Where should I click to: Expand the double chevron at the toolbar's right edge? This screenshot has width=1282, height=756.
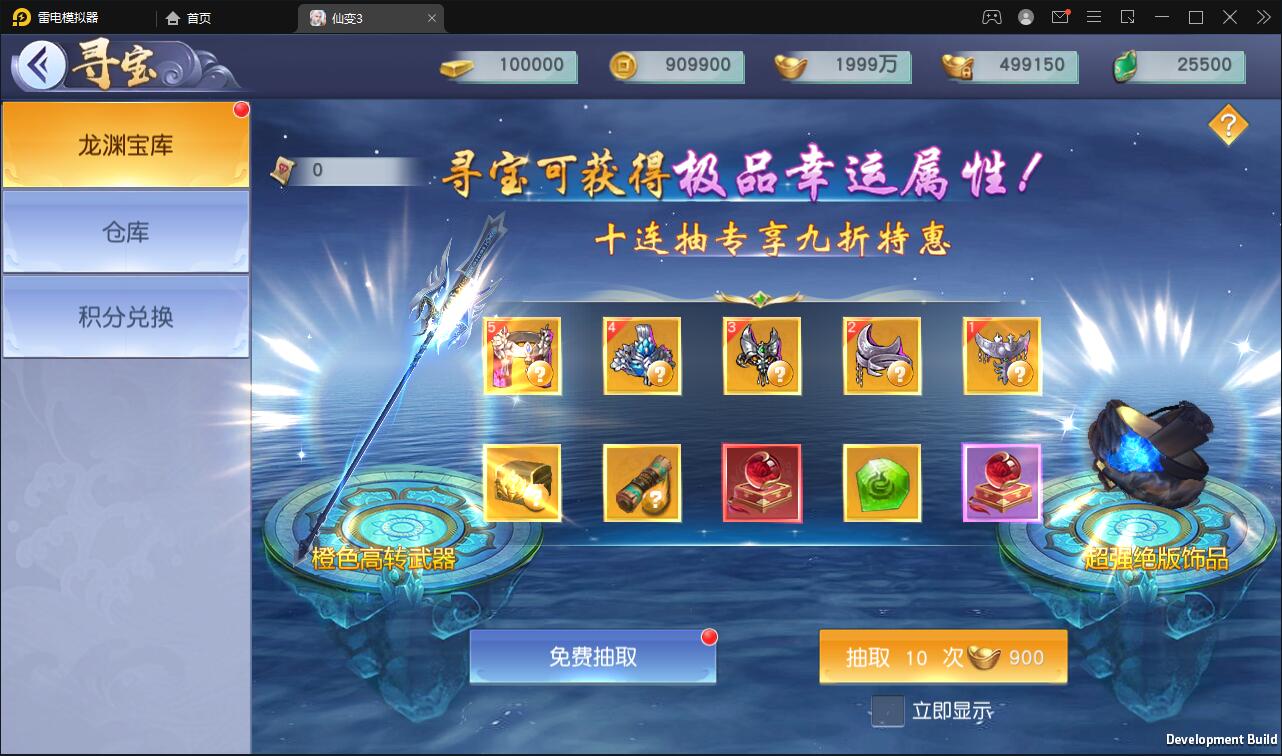click(1262, 17)
